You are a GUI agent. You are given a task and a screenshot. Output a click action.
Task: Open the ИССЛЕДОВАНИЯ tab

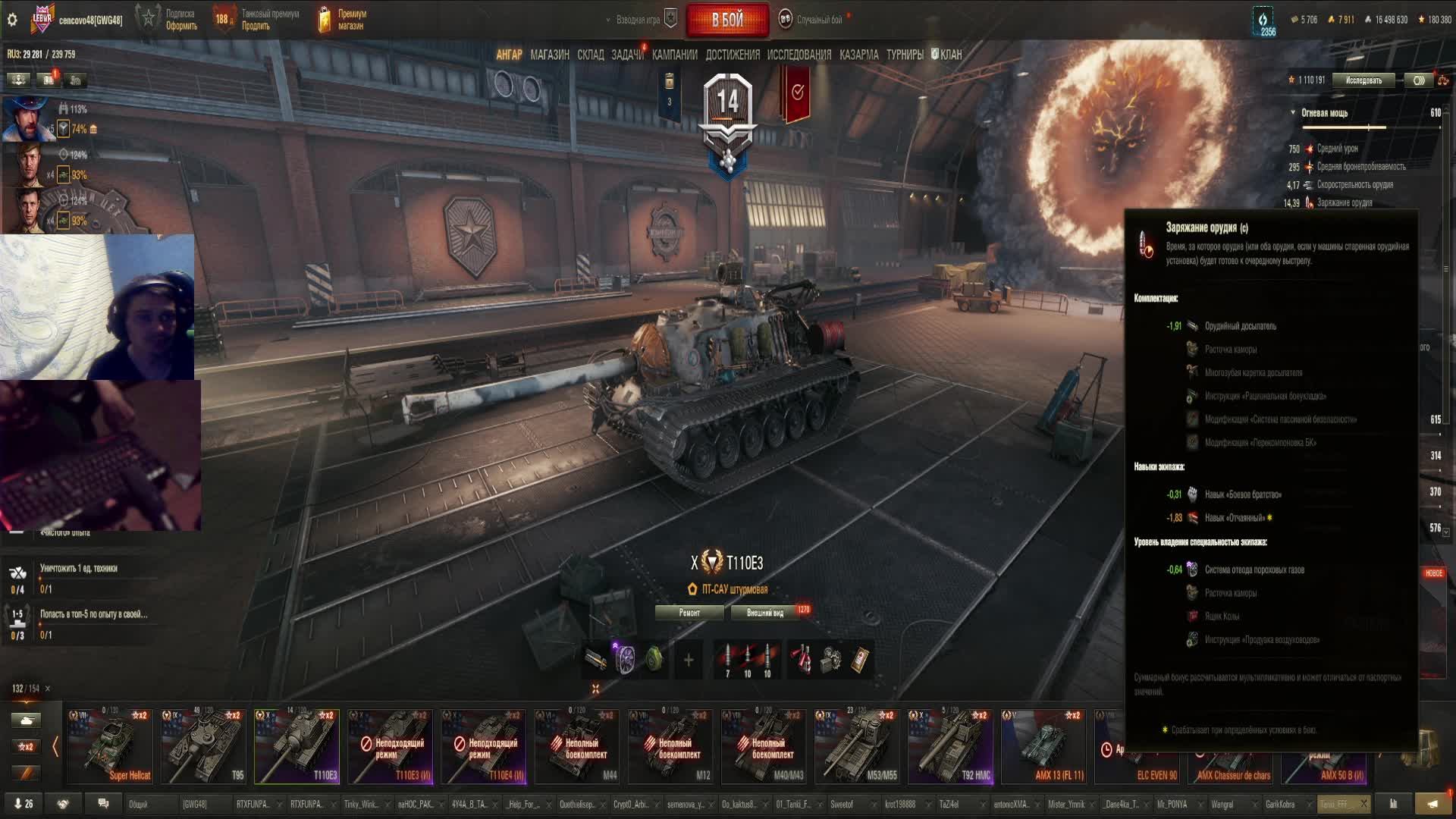point(799,55)
